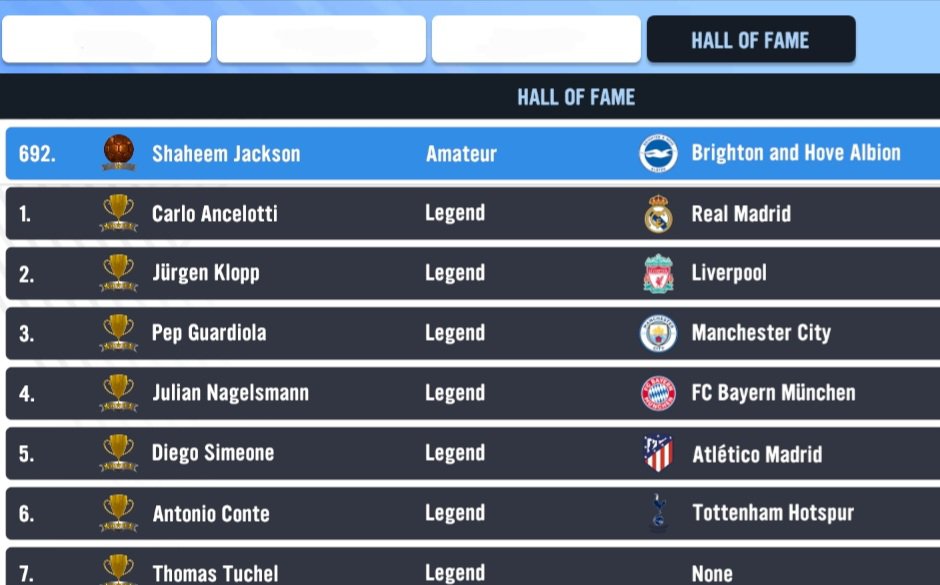Select Shaheem Jackson's highlighted row

(470, 153)
